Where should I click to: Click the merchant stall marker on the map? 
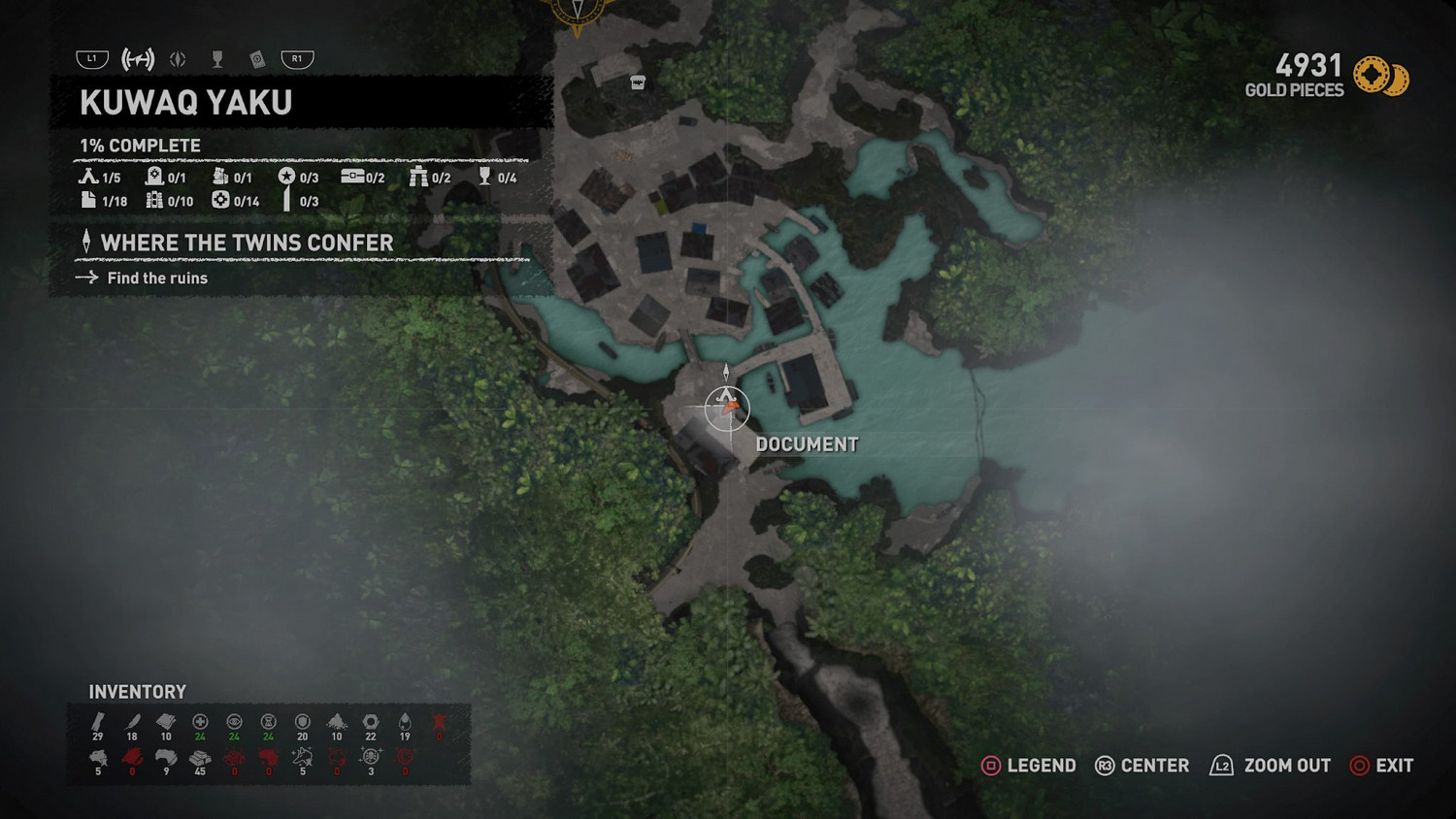click(x=638, y=82)
